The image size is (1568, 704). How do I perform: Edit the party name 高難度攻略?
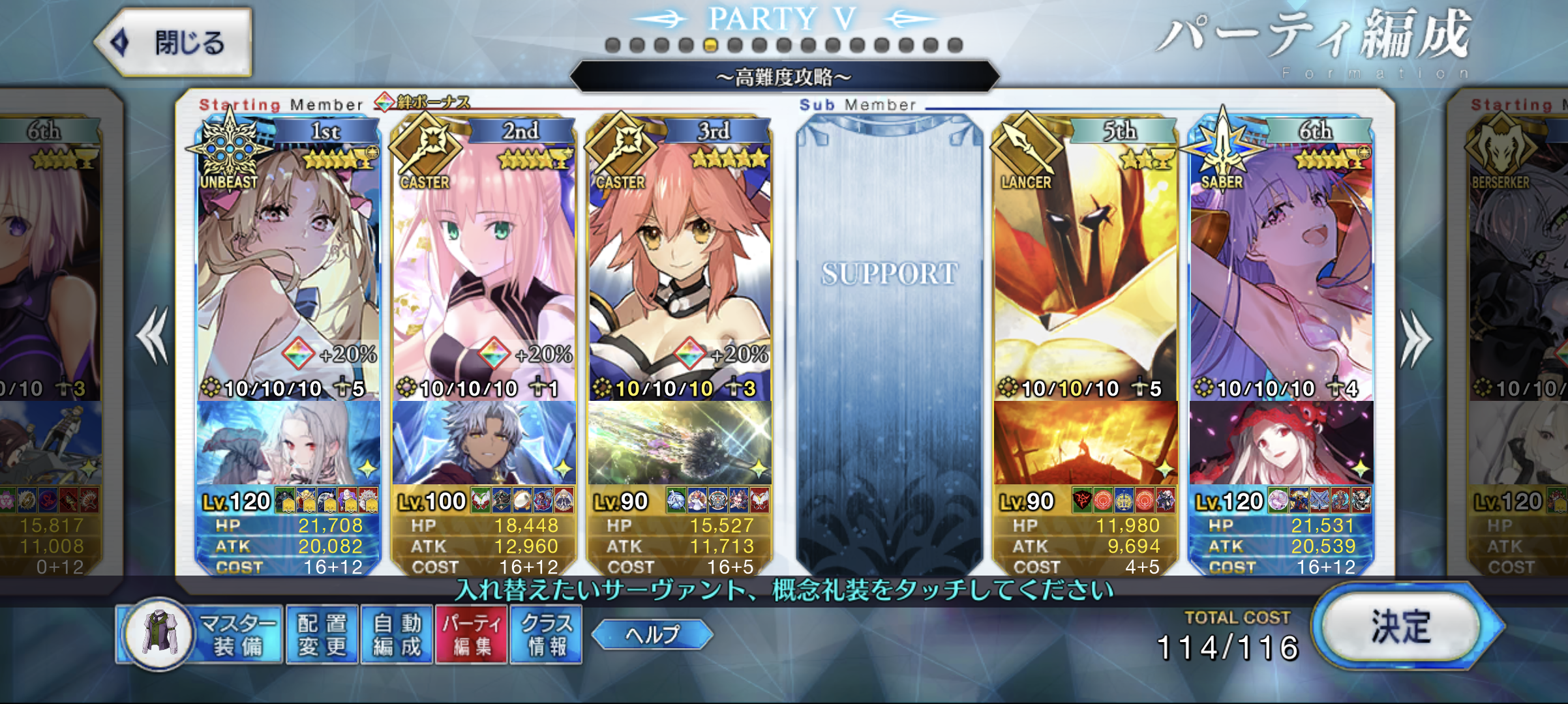(784, 78)
